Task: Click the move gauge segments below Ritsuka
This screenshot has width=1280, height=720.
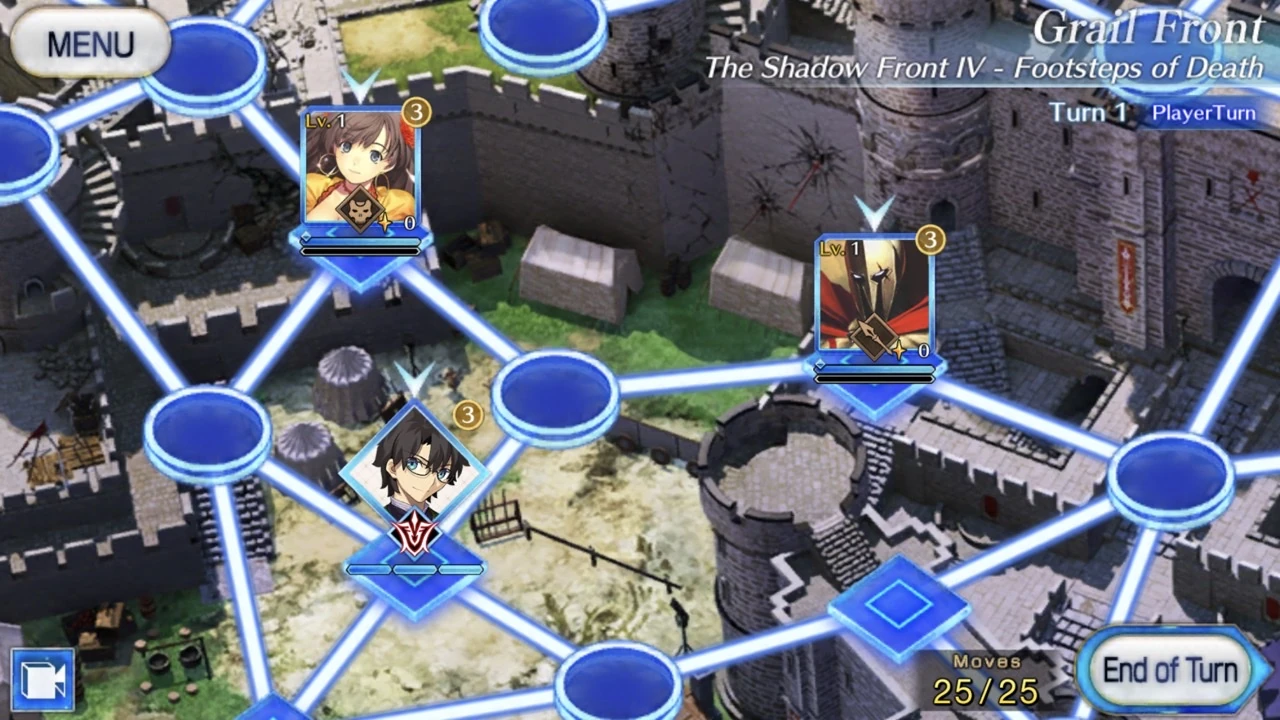Action: coord(413,570)
